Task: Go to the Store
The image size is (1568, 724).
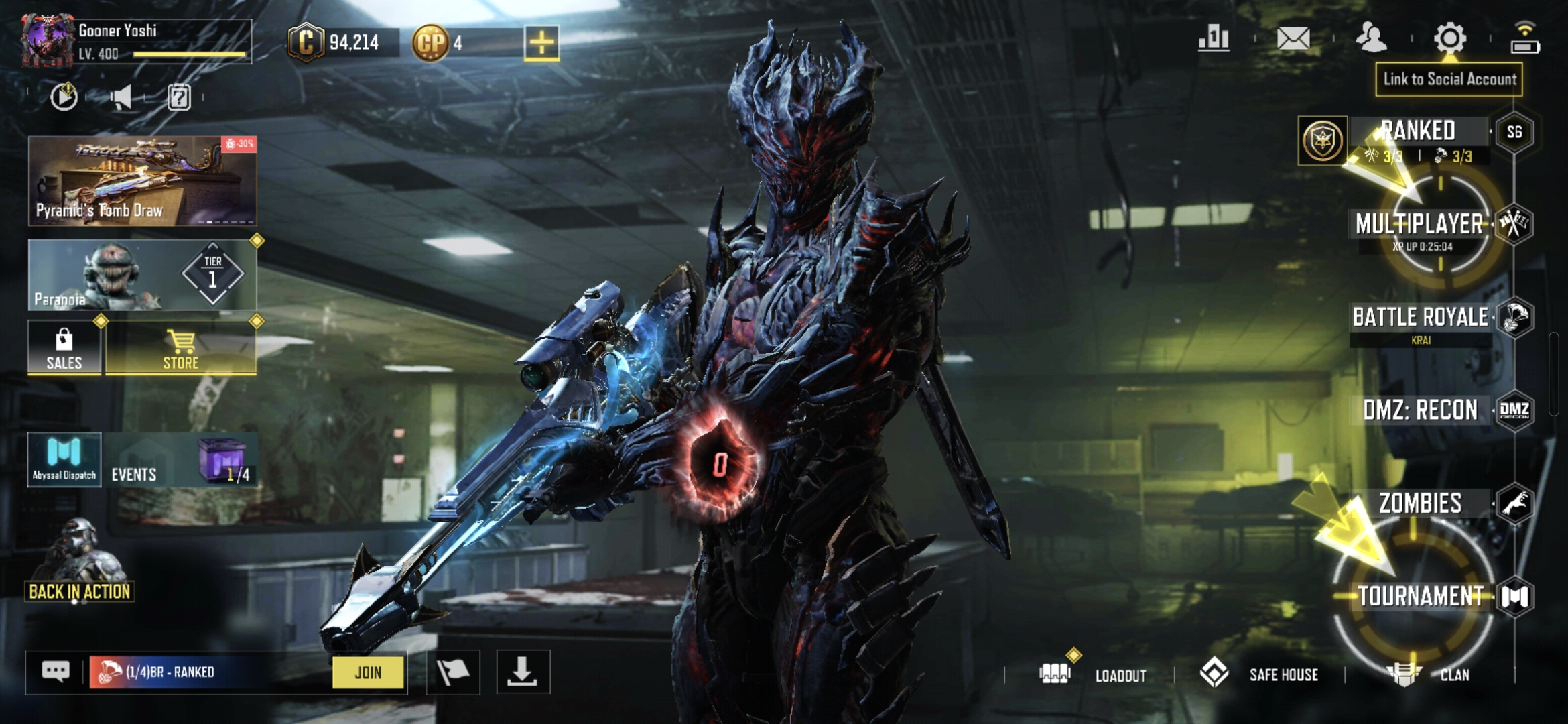Action: pyautogui.click(x=181, y=347)
